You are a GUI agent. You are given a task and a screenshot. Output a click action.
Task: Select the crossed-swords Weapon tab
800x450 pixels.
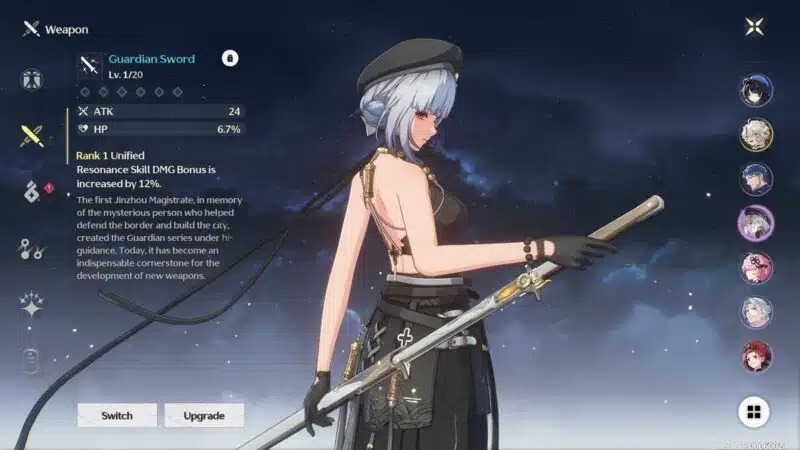pos(31,136)
